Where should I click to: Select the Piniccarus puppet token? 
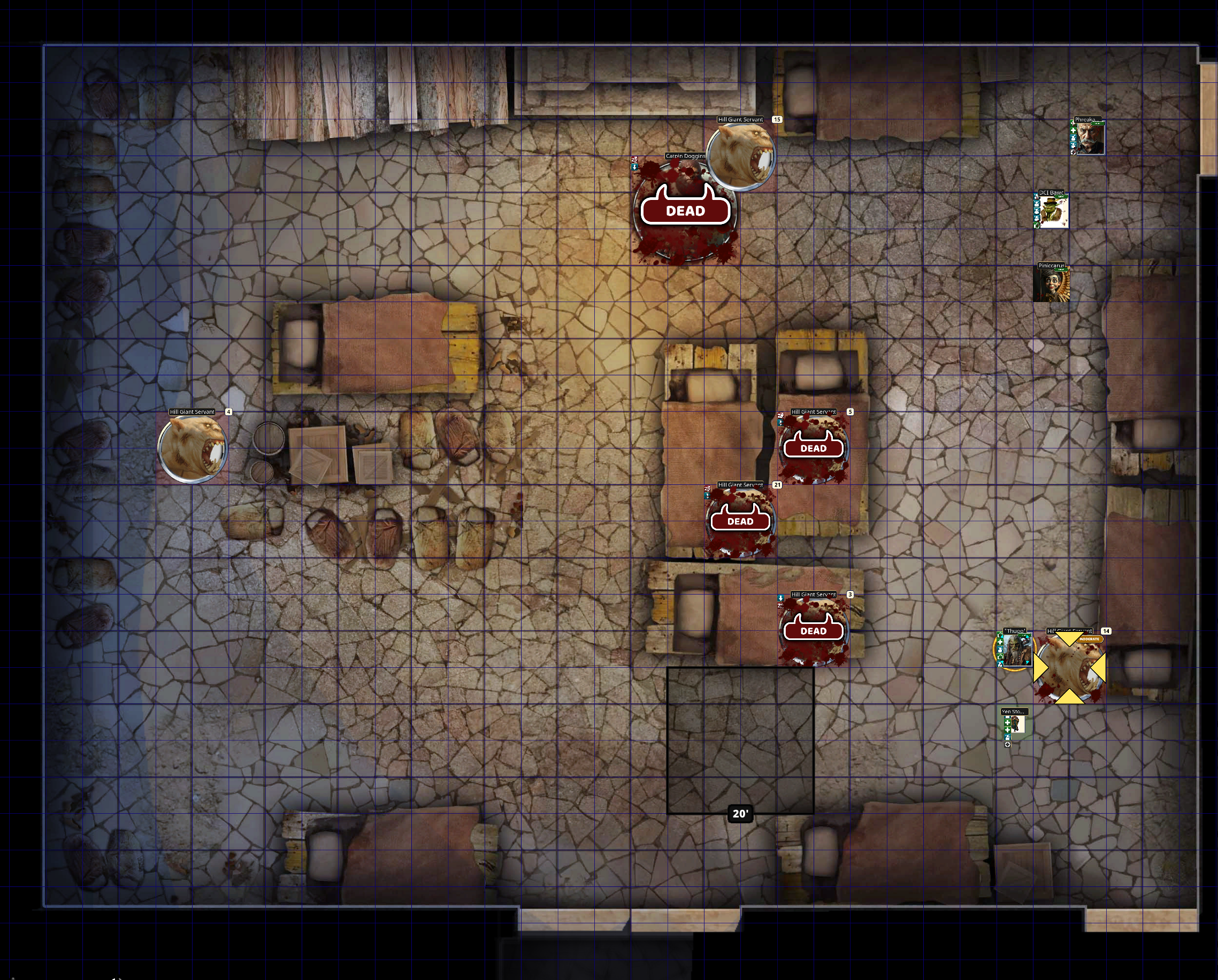1051,284
